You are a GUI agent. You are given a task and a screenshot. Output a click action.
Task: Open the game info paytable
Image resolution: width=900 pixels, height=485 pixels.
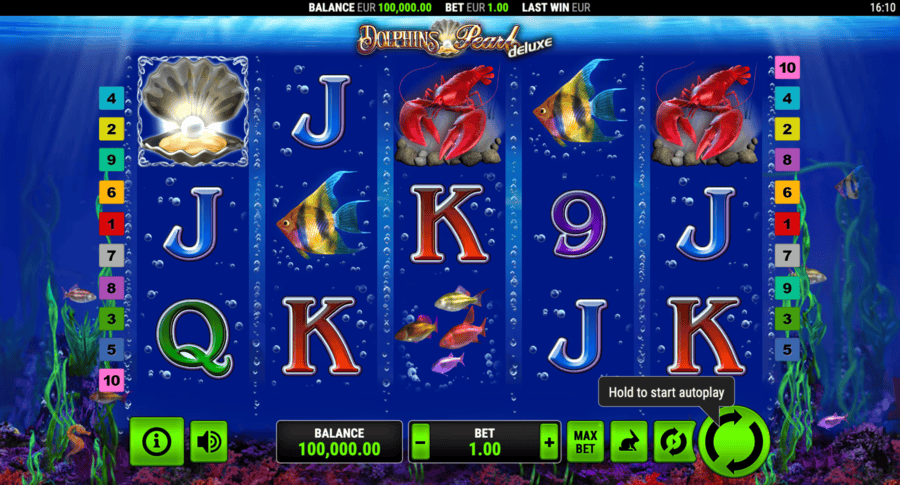pyautogui.click(x=157, y=441)
